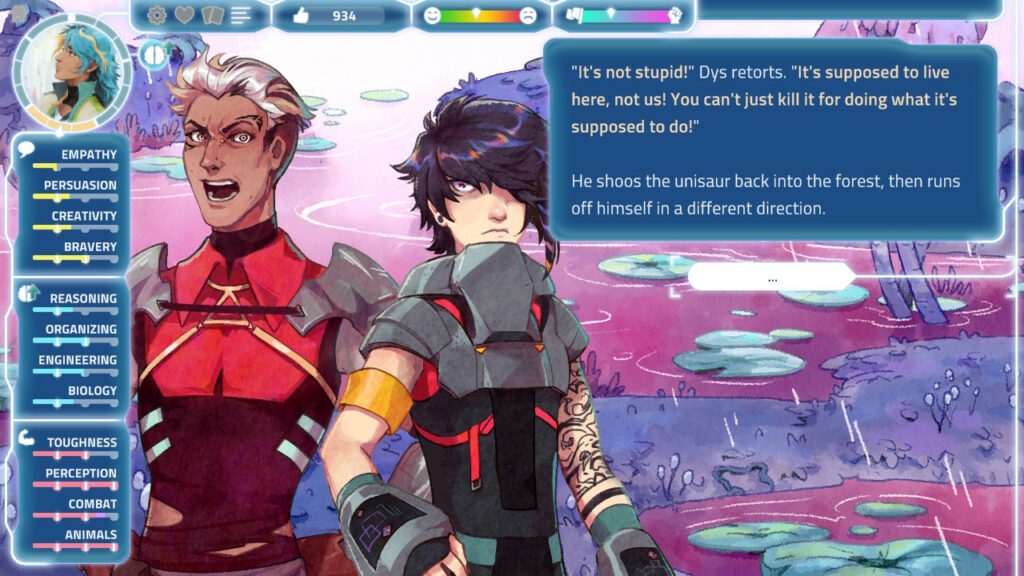Continue dialogue with the ellipsis button
This screenshot has width=1024, height=576.
[772, 279]
